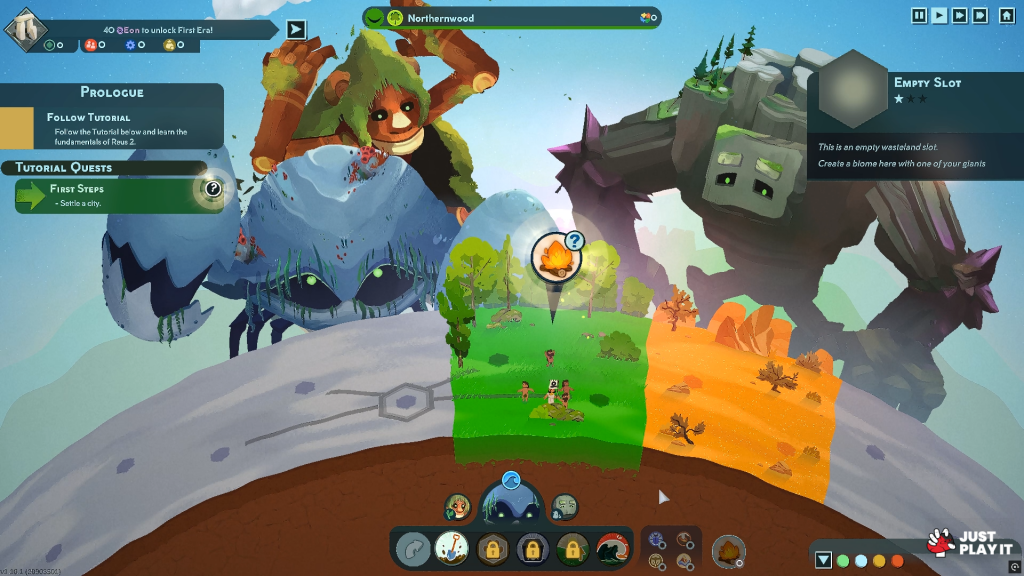Click the campfire button on the bottom bar
The height and width of the screenshot is (576, 1024).
[x=728, y=550]
